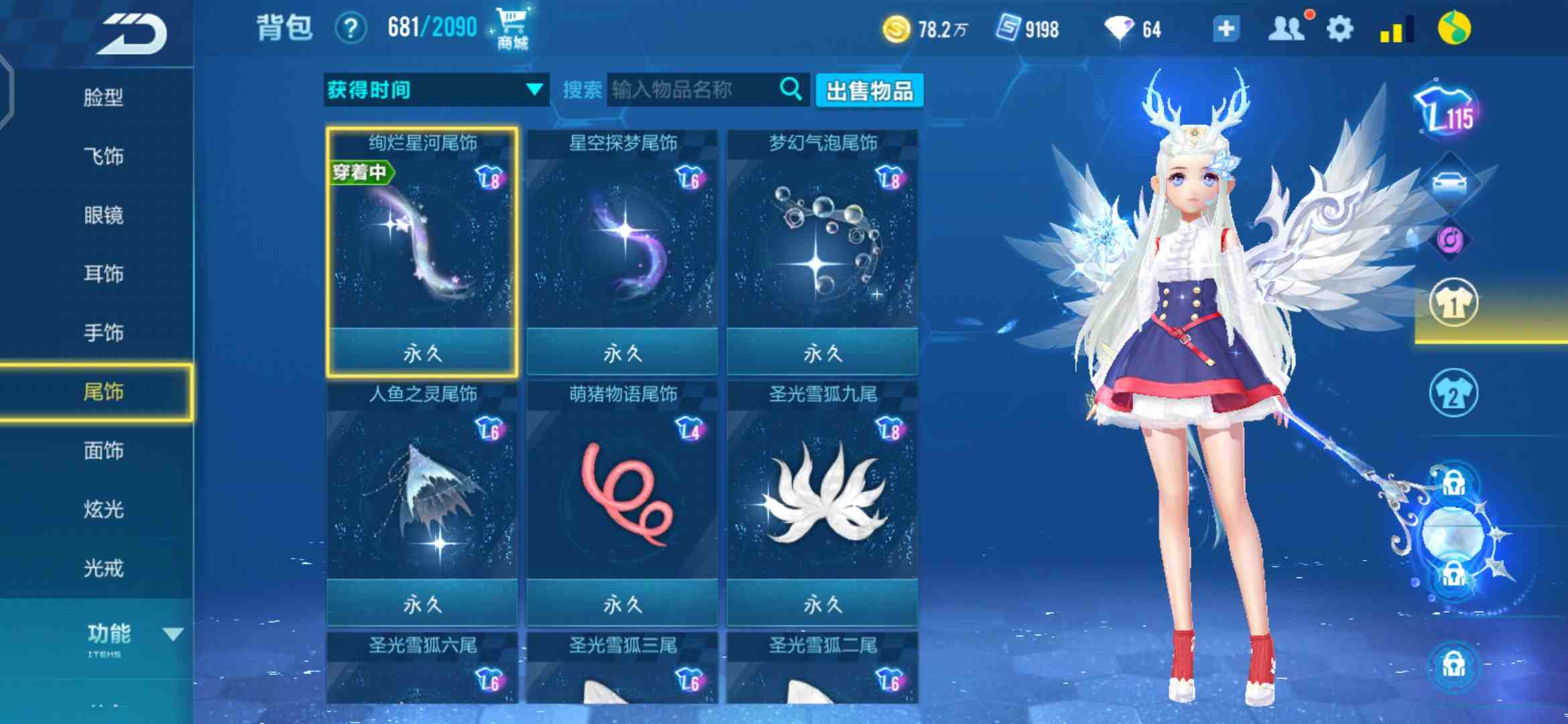Open the 获得时间 sort dropdown
1568x724 pixels.
pos(436,90)
